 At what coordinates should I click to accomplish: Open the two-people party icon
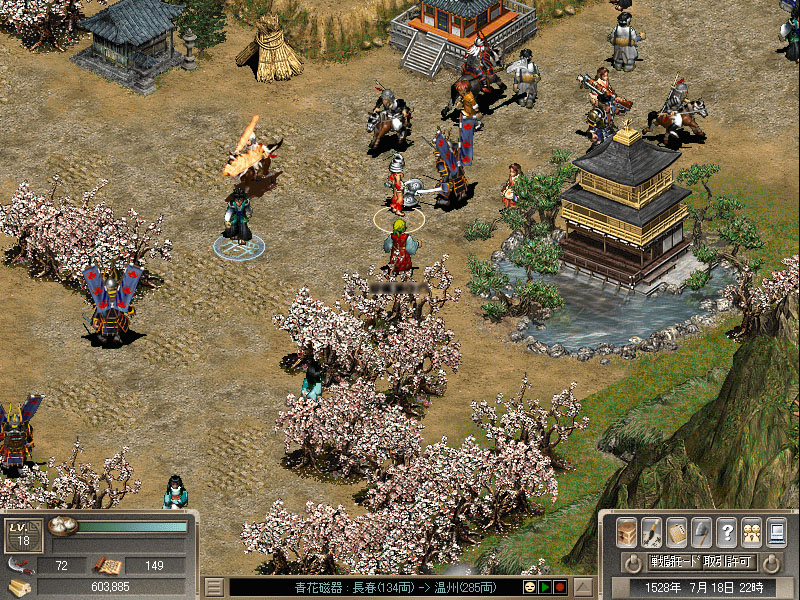point(751,532)
